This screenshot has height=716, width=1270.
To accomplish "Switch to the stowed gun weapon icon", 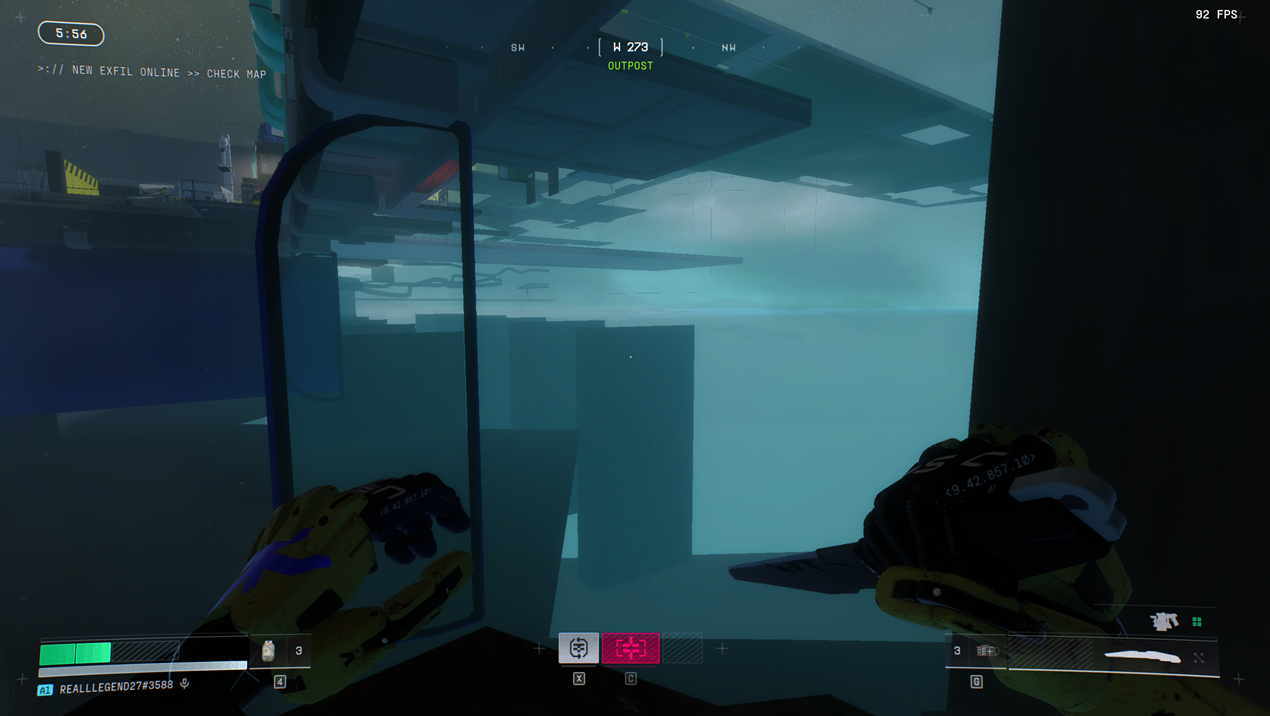I will point(1164,622).
